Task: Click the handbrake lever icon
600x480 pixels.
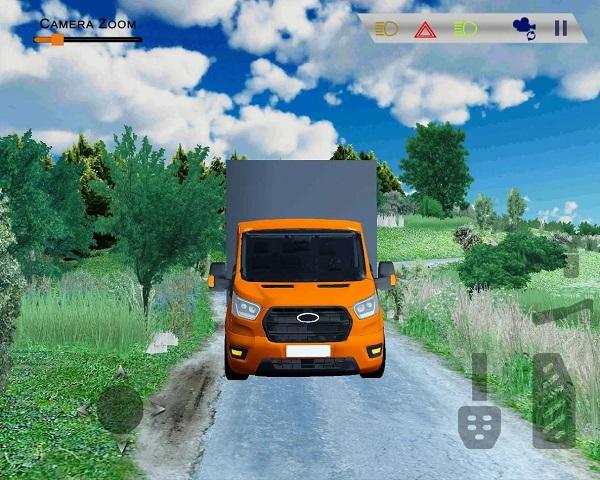Action: tap(560, 312)
